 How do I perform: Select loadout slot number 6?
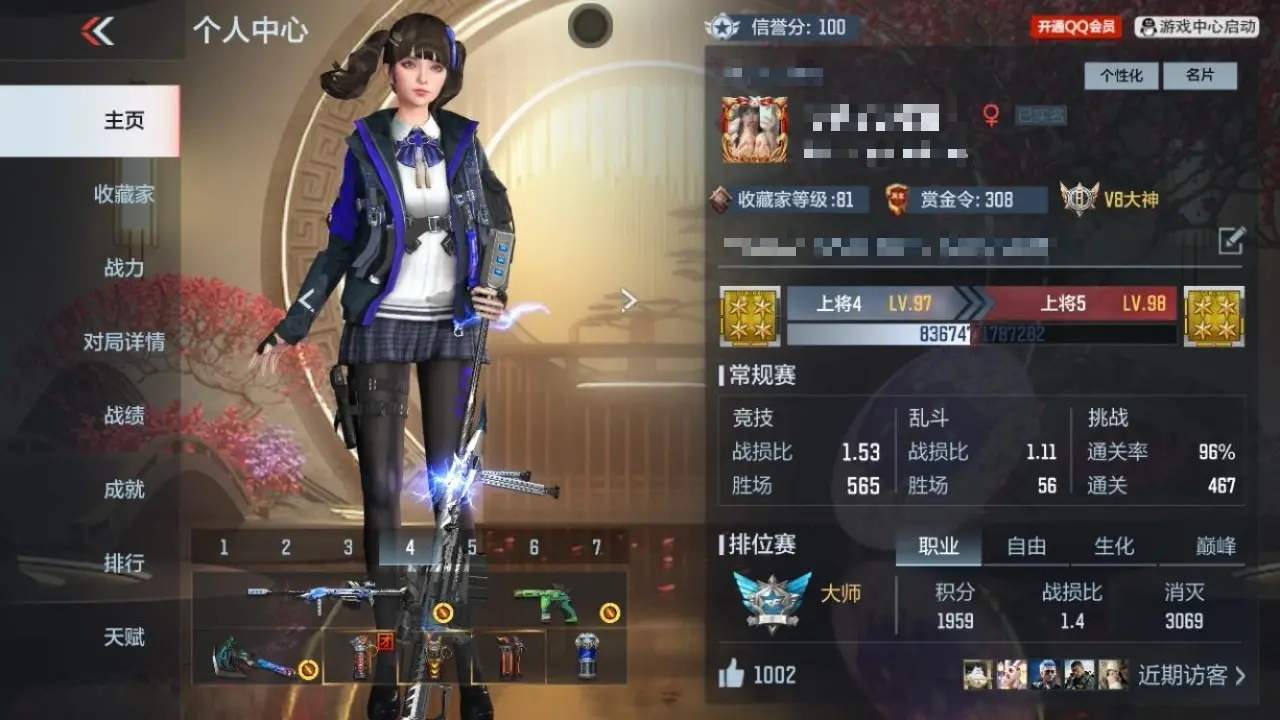tap(534, 547)
